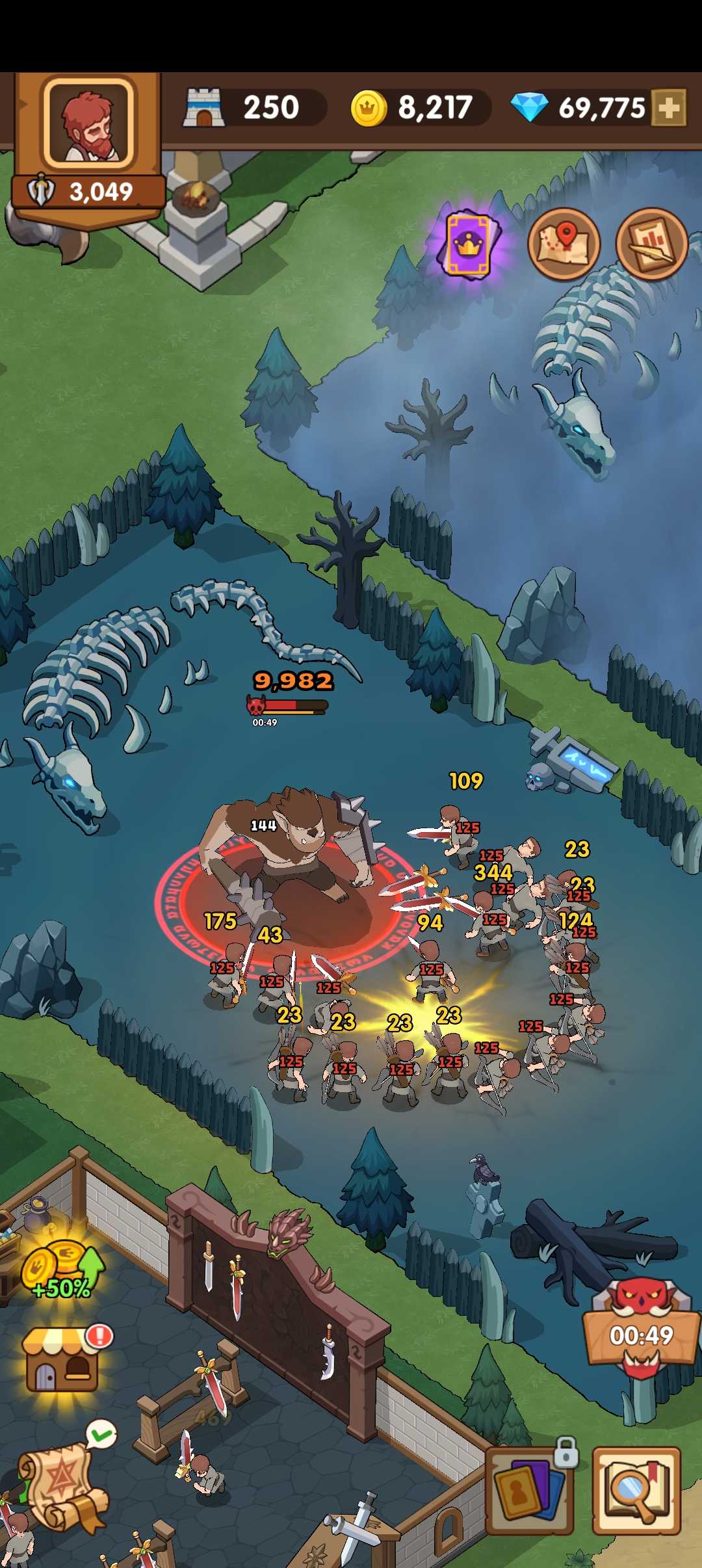Open the glowing purple crown card
This screenshot has height=1568, width=702.
[x=469, y=244]
